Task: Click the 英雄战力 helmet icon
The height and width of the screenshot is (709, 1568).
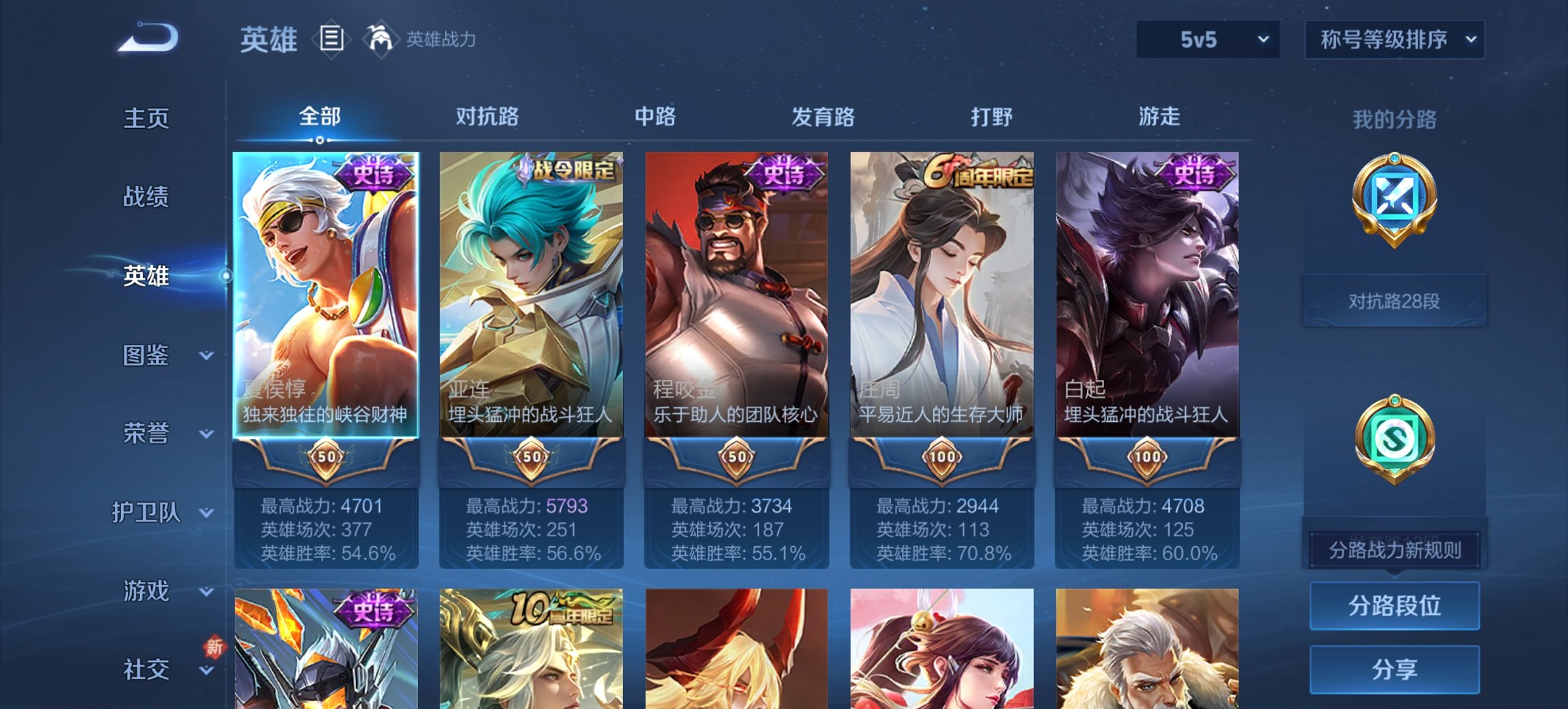Action: coord(379,39)
